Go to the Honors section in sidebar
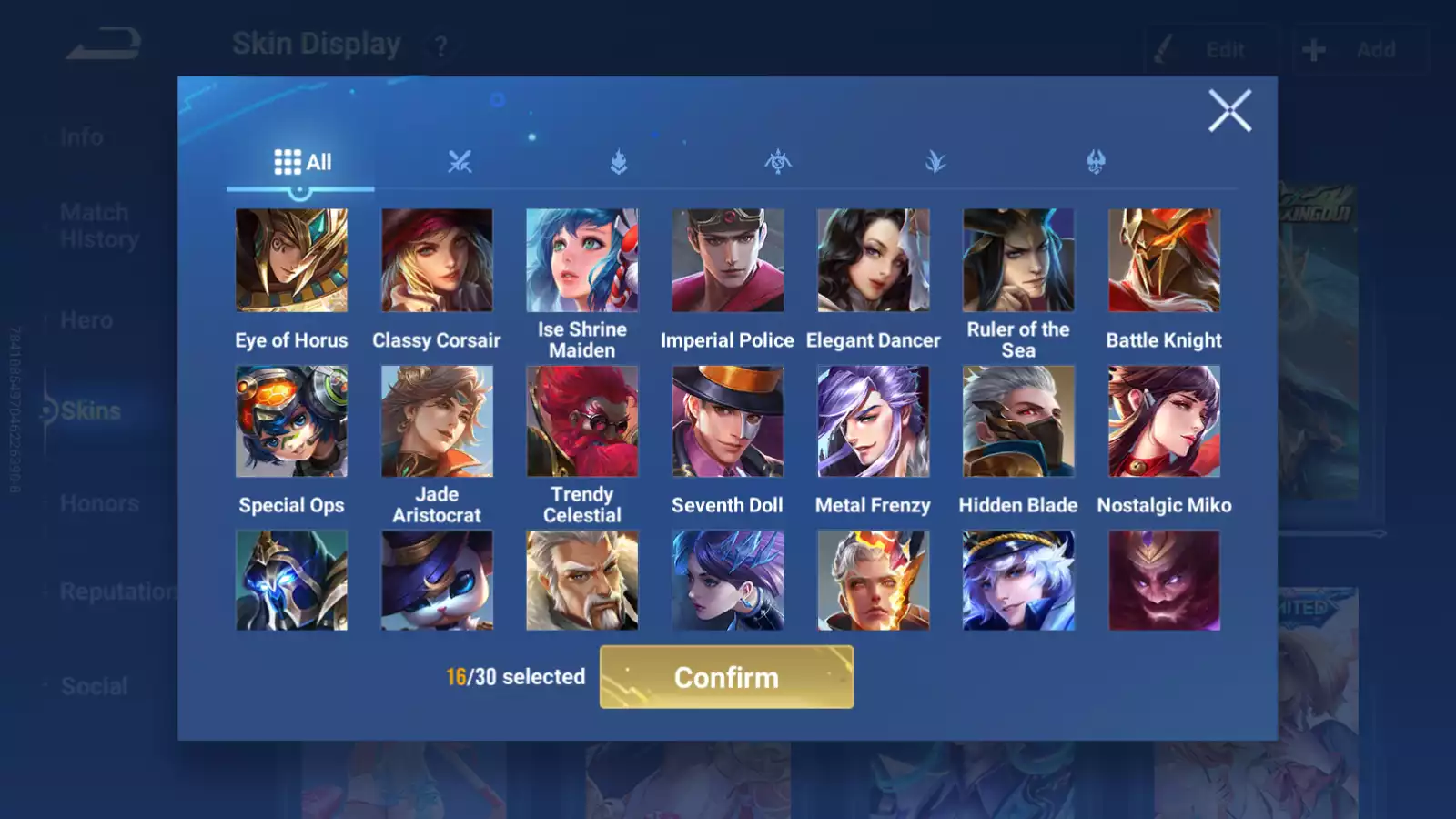The height and width of the screenshot is (819, 1456). tap(98, 502)
